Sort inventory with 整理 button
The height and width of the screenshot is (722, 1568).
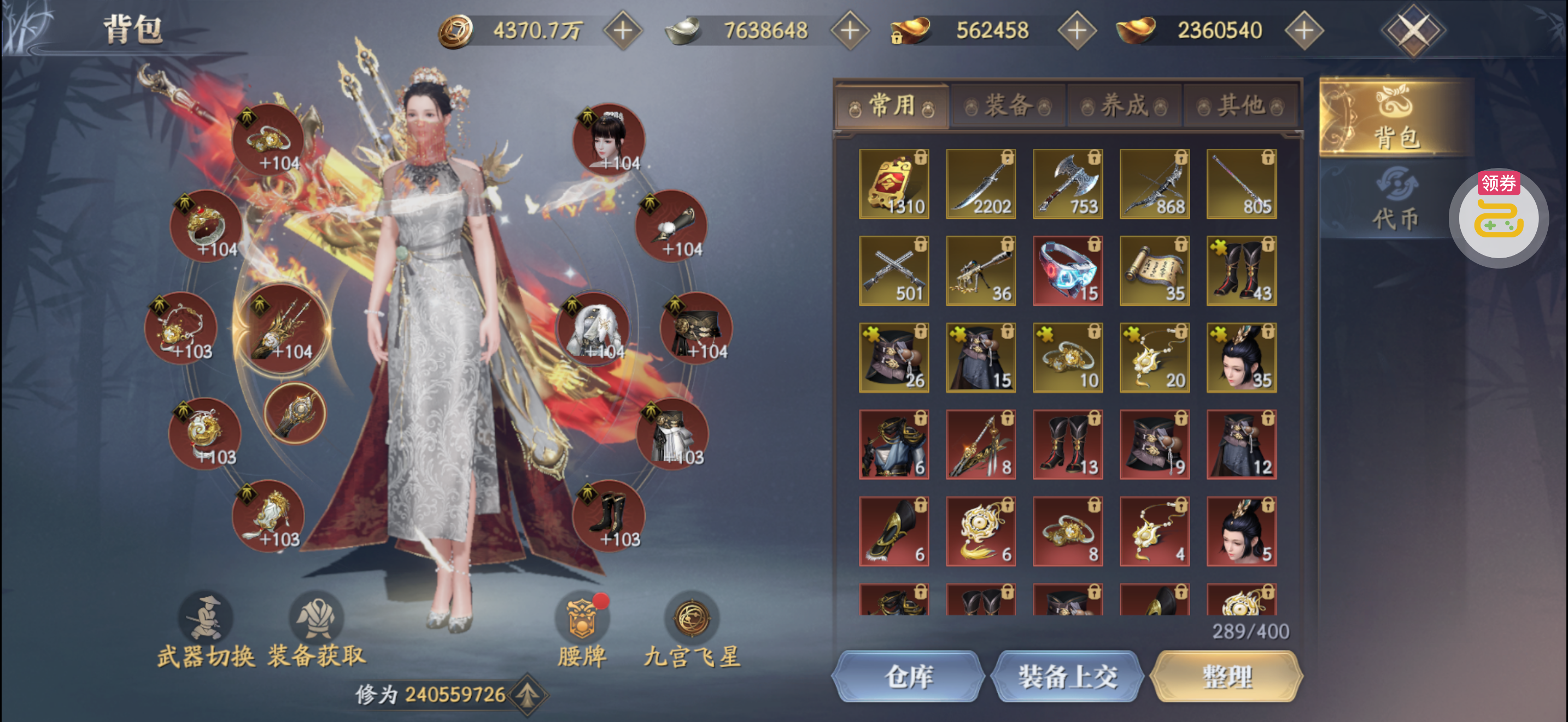click(x=1227, y=677)
